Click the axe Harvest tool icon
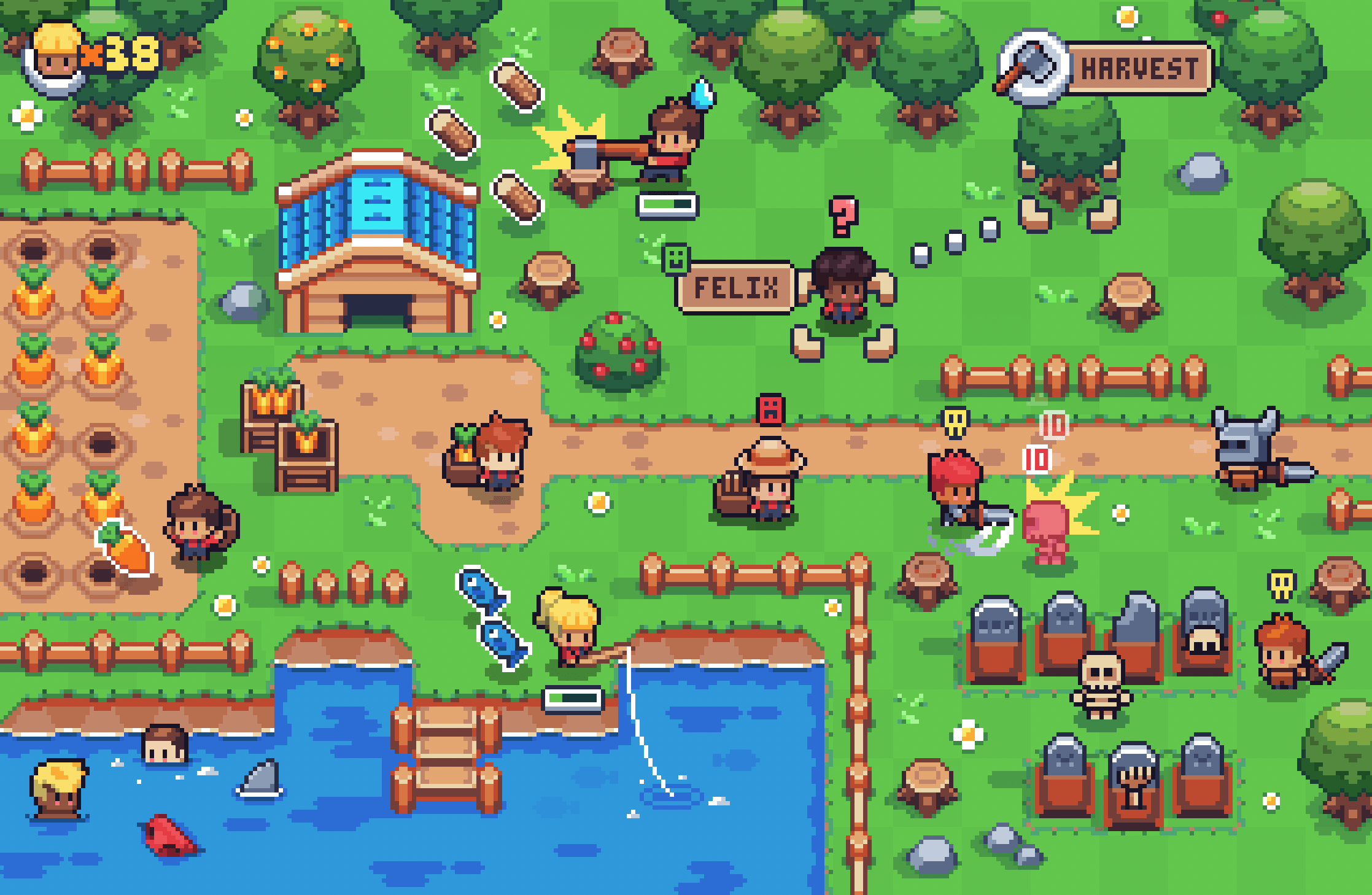This screenshot has width=1372, height=895. pos(1034,68)
